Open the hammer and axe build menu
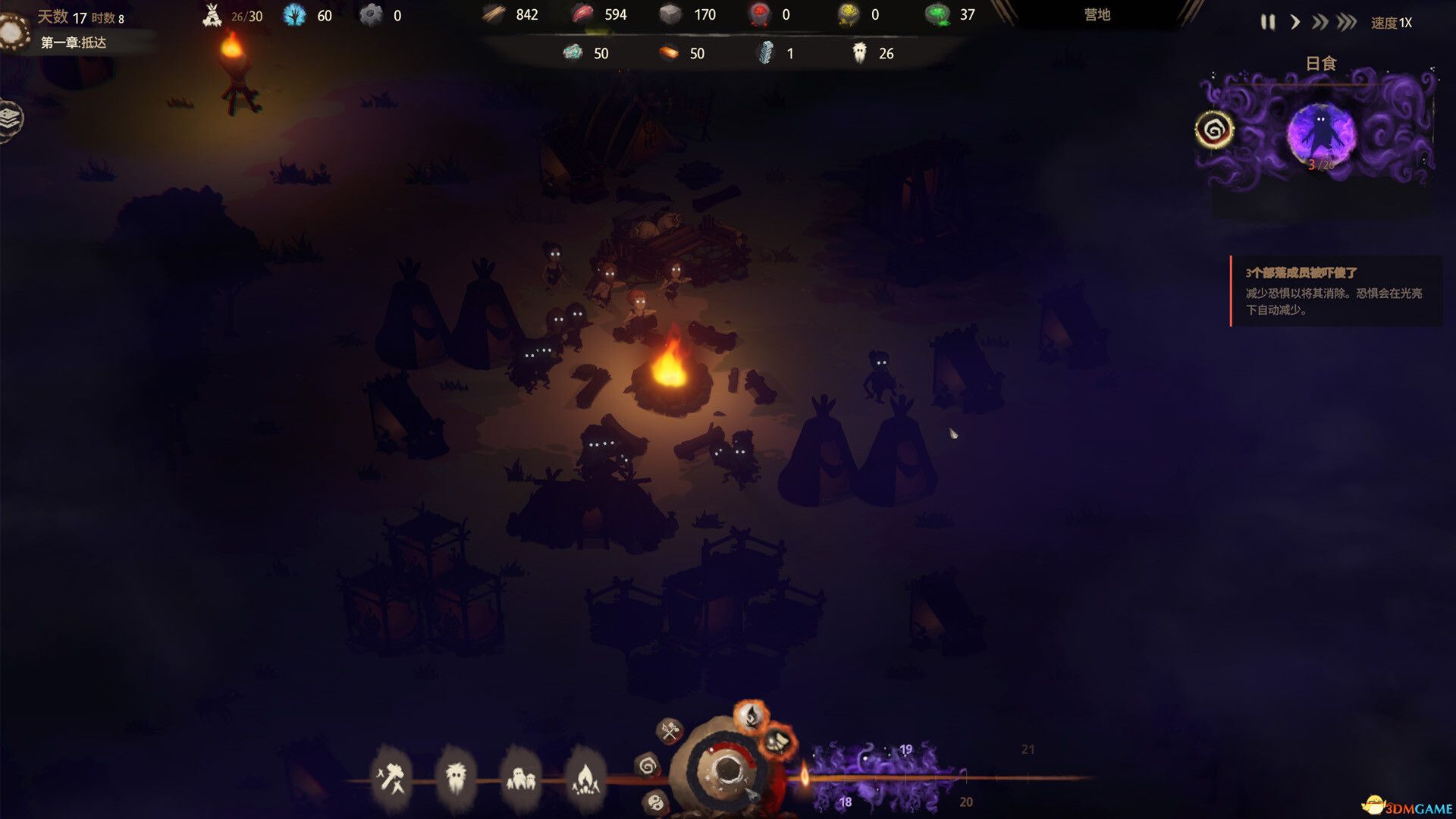The image size is (1456, 819). tap(392, 777)
